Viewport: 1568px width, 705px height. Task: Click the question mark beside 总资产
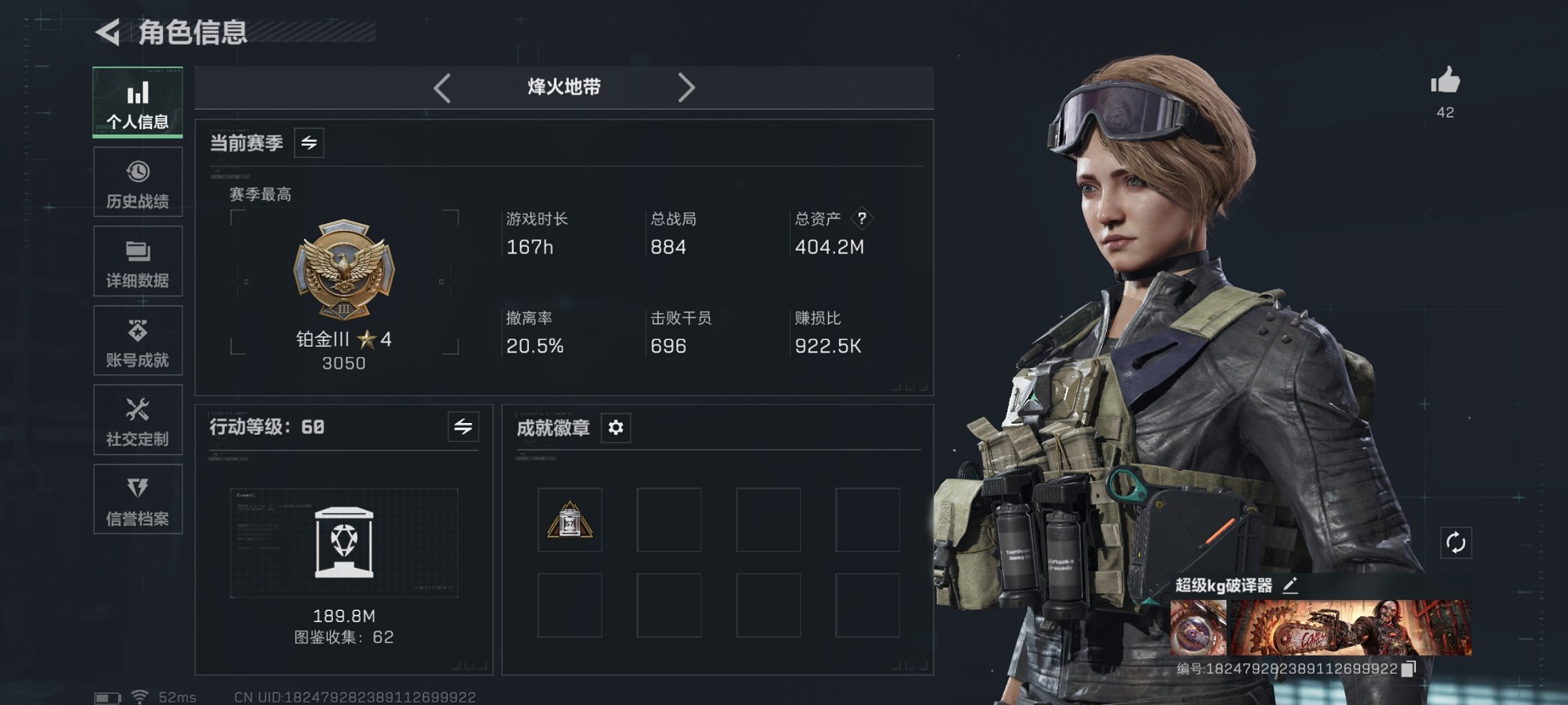[x=861, y=218]
